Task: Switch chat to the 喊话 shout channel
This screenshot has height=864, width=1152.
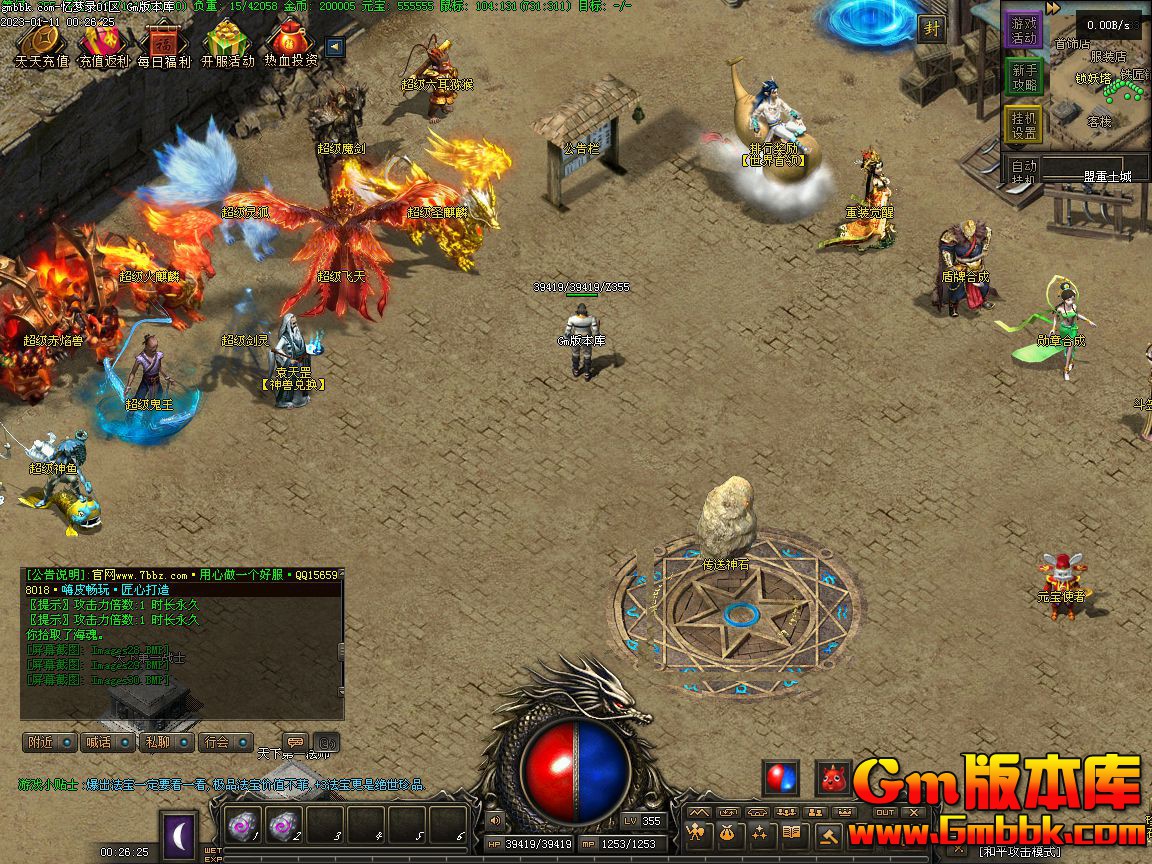Action: (108, 742)
